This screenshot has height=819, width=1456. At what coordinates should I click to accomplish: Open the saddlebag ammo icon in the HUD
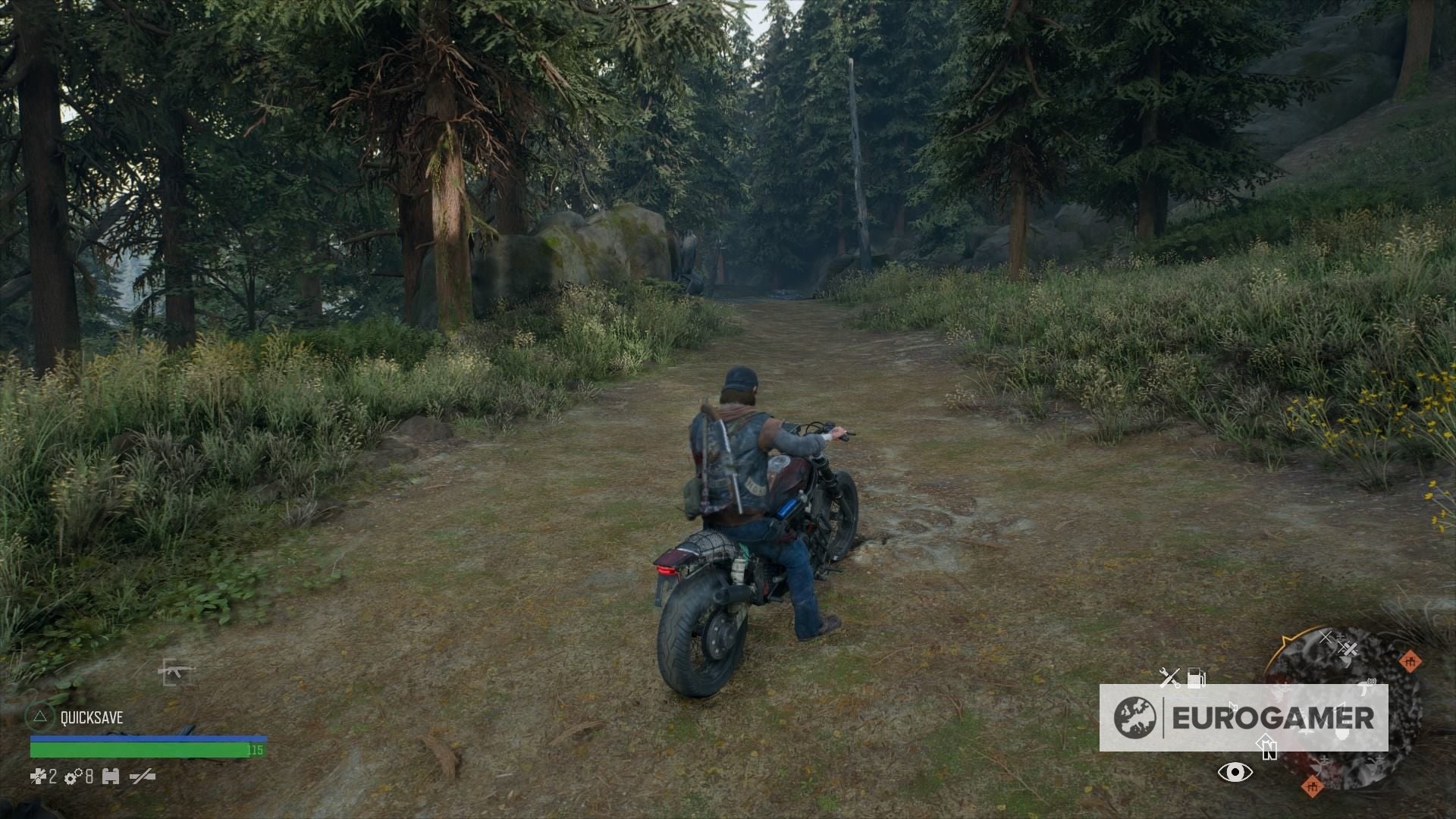pos(111,777)
